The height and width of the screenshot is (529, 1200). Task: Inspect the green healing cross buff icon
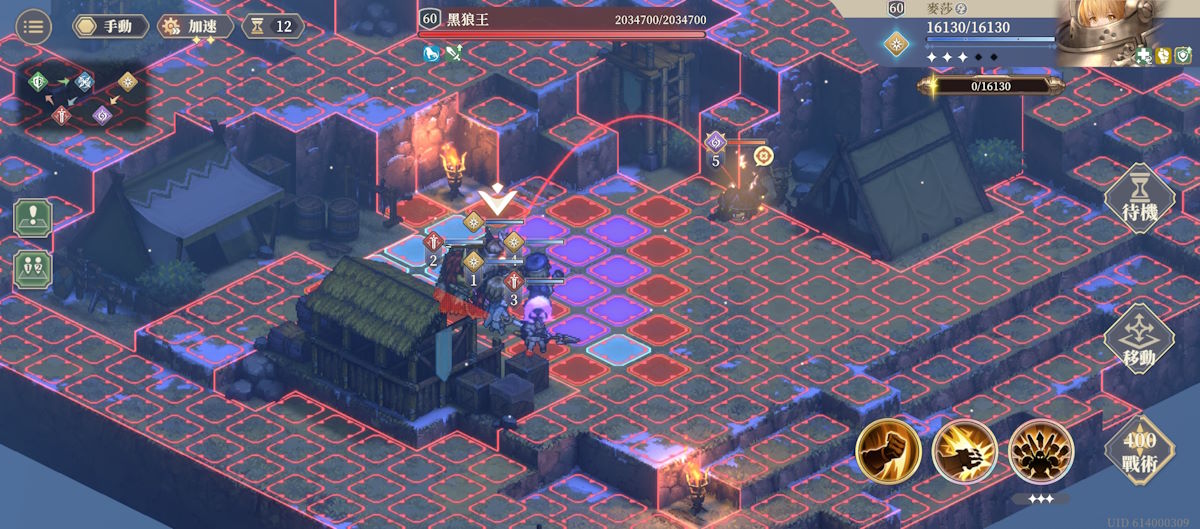tap(1145, 55)
